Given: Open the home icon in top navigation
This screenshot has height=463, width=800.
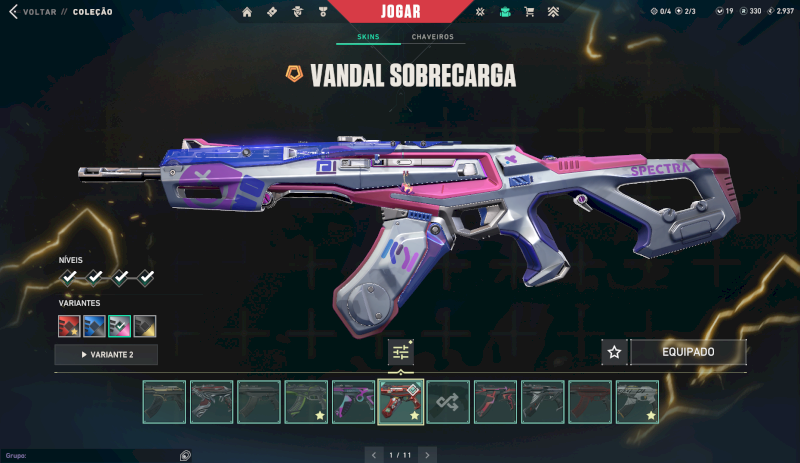Looking at the screenshot, I should [247, 12].
